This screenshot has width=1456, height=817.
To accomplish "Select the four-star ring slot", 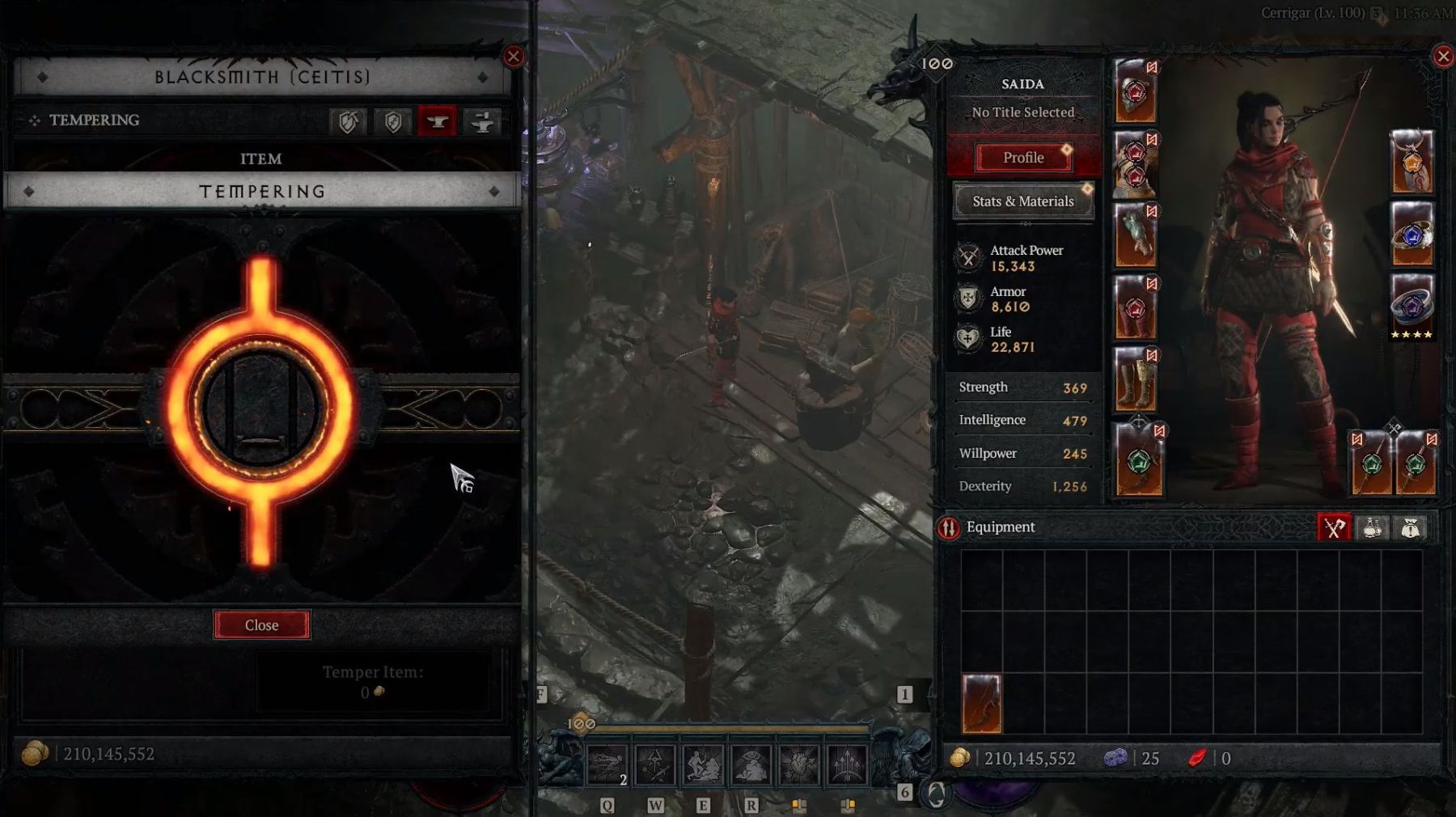I will 1412,307.
